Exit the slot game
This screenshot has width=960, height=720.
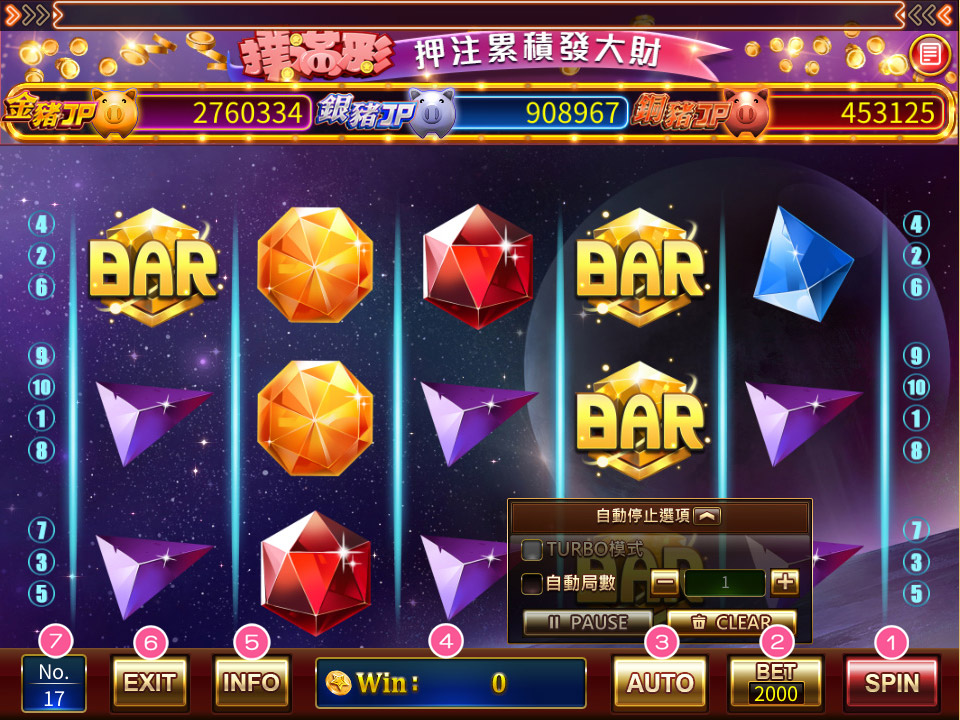pyautogui.click(x=150, y=683)
